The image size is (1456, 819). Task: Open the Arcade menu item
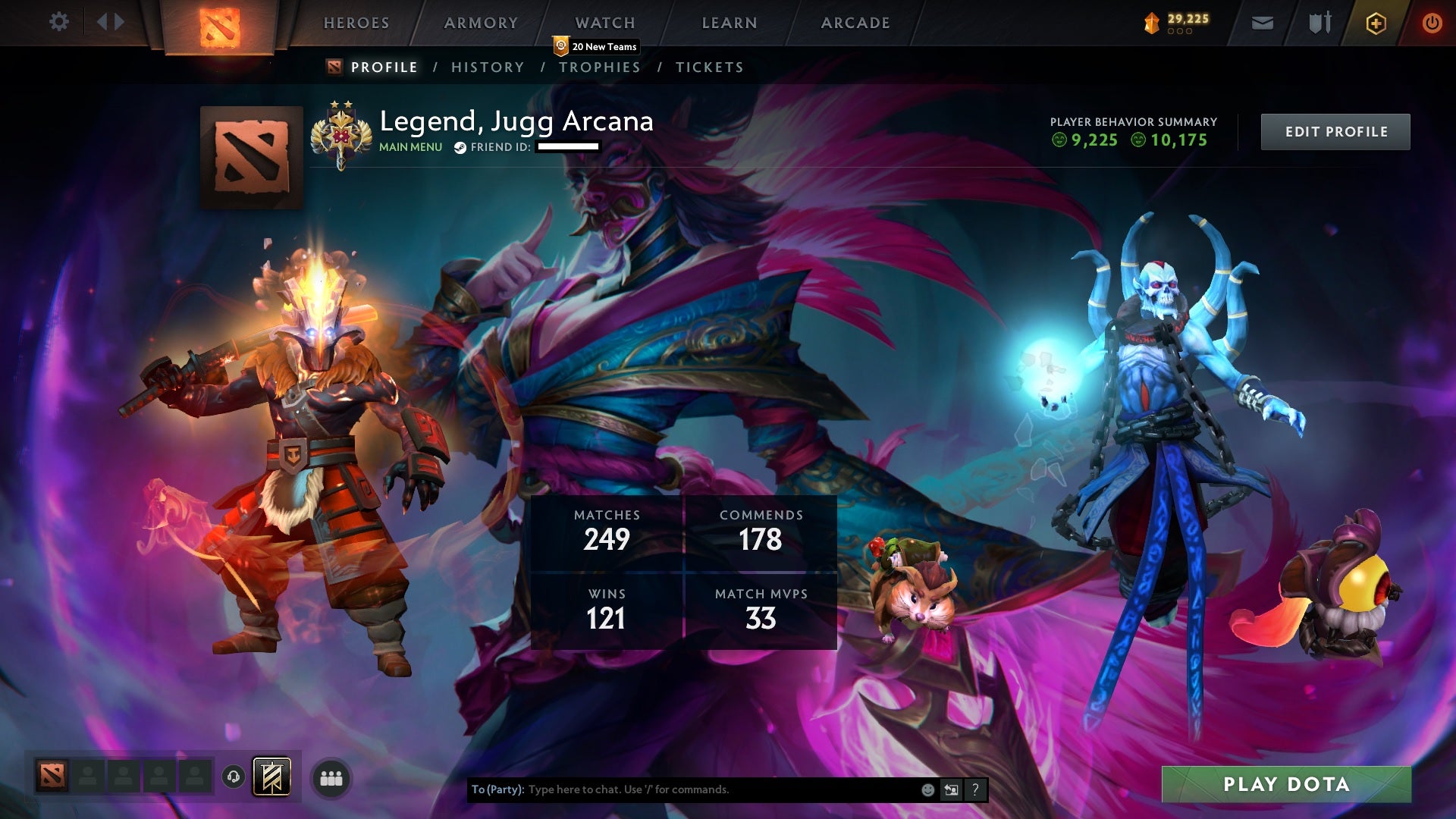coord(855,23)
